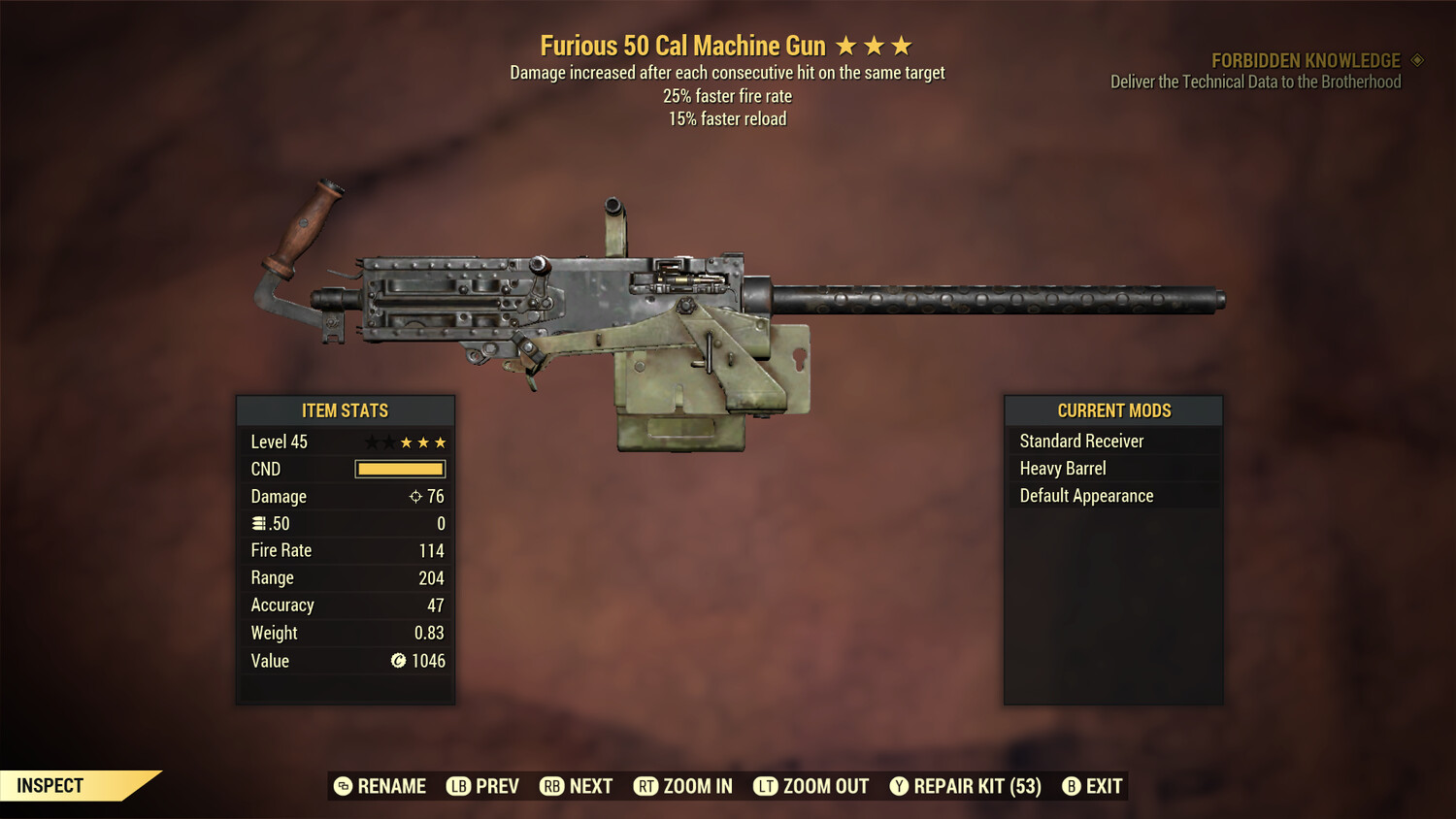
Task: Select the Standard Receiver mod entry
Action: [1080, 441]
